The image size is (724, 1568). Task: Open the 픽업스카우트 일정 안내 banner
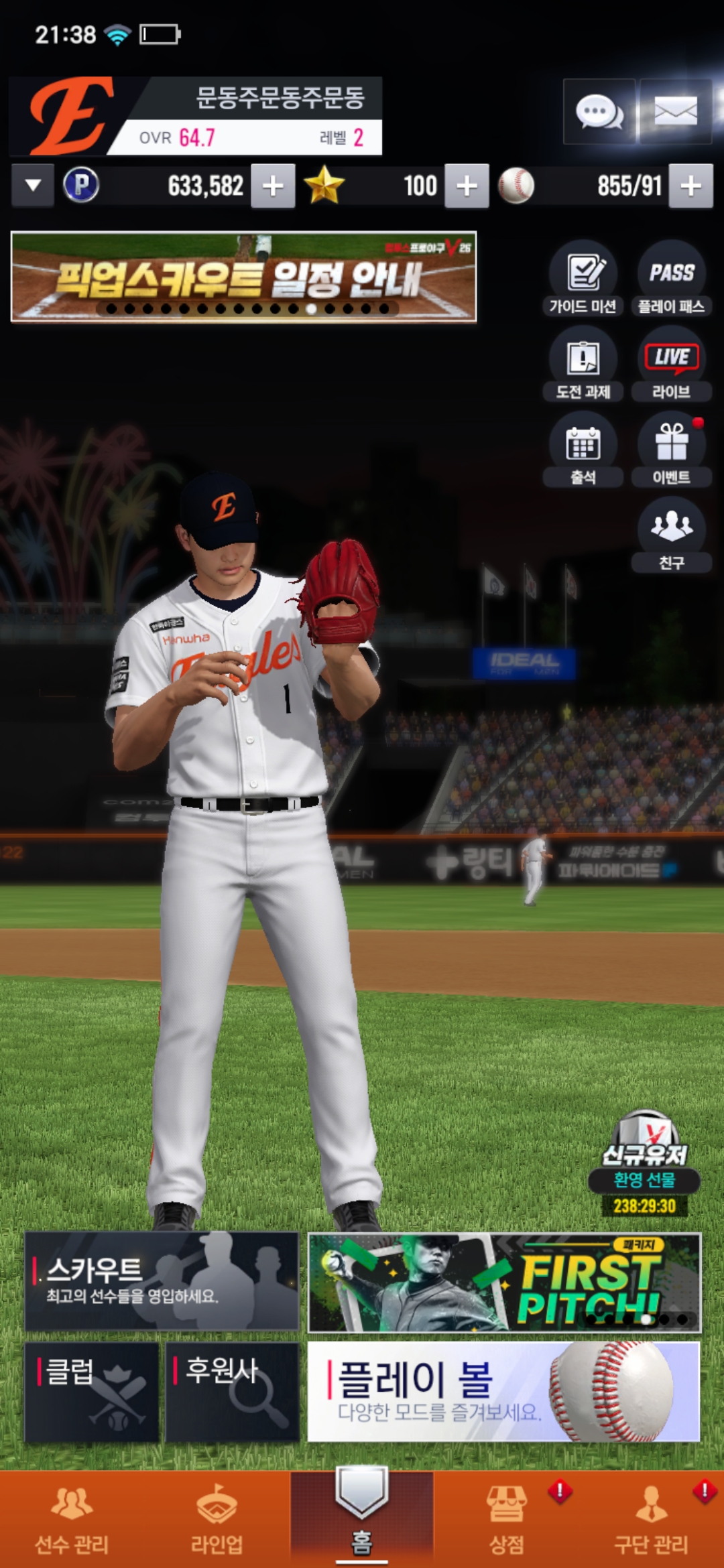coord(243,277)
